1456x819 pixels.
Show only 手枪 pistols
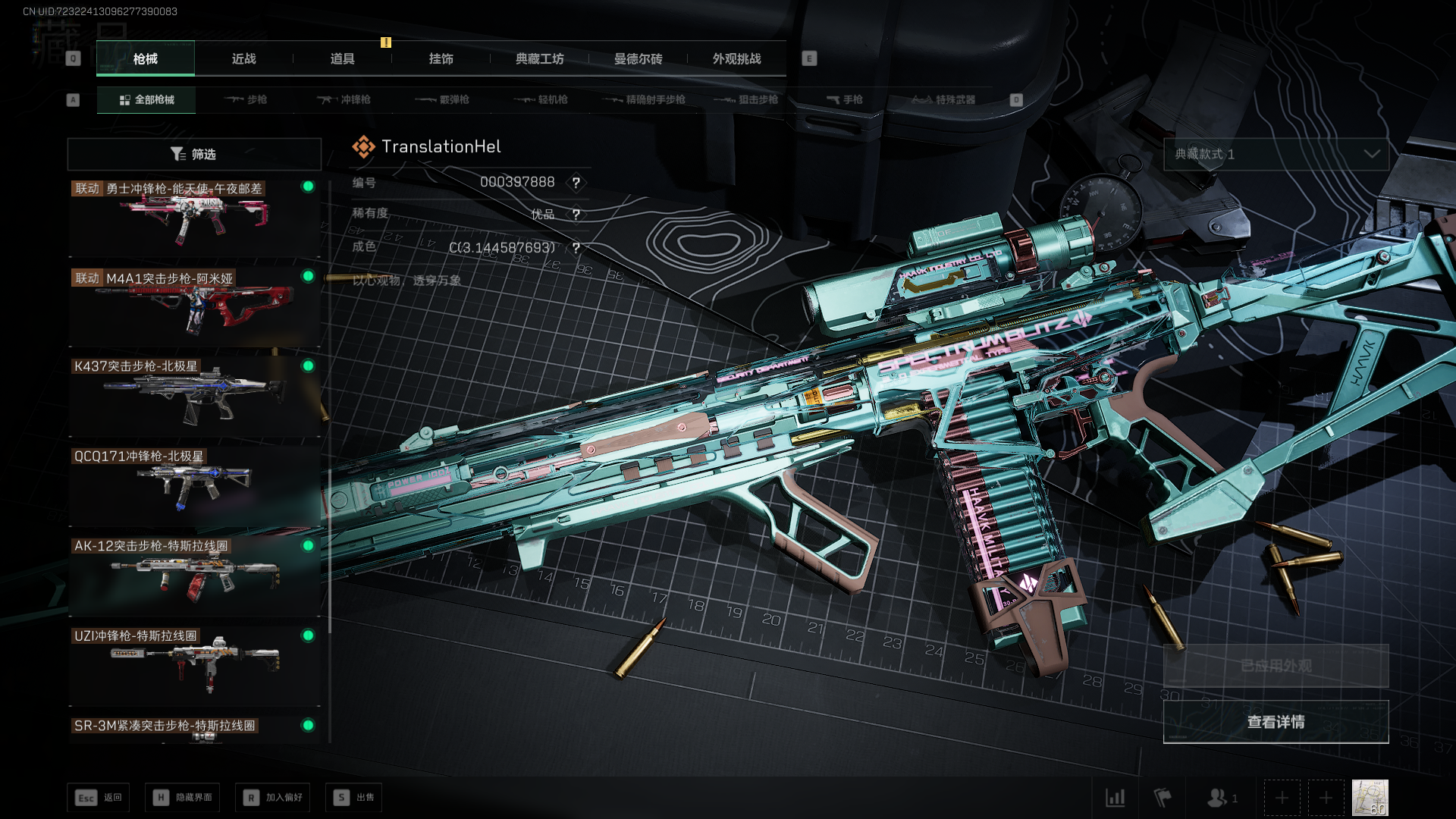tap(844, 100)
